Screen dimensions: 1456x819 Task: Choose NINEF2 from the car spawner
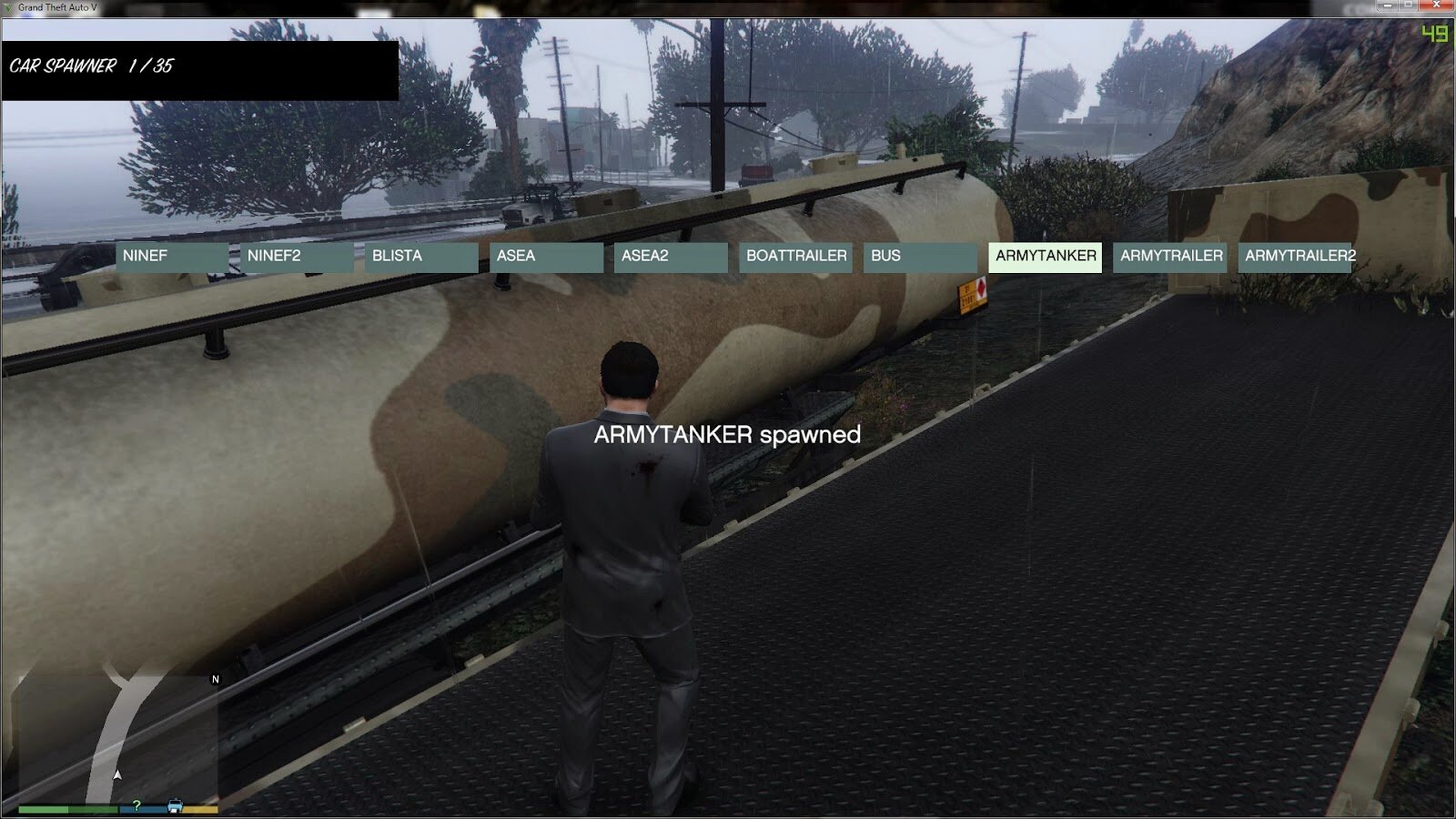297,257
